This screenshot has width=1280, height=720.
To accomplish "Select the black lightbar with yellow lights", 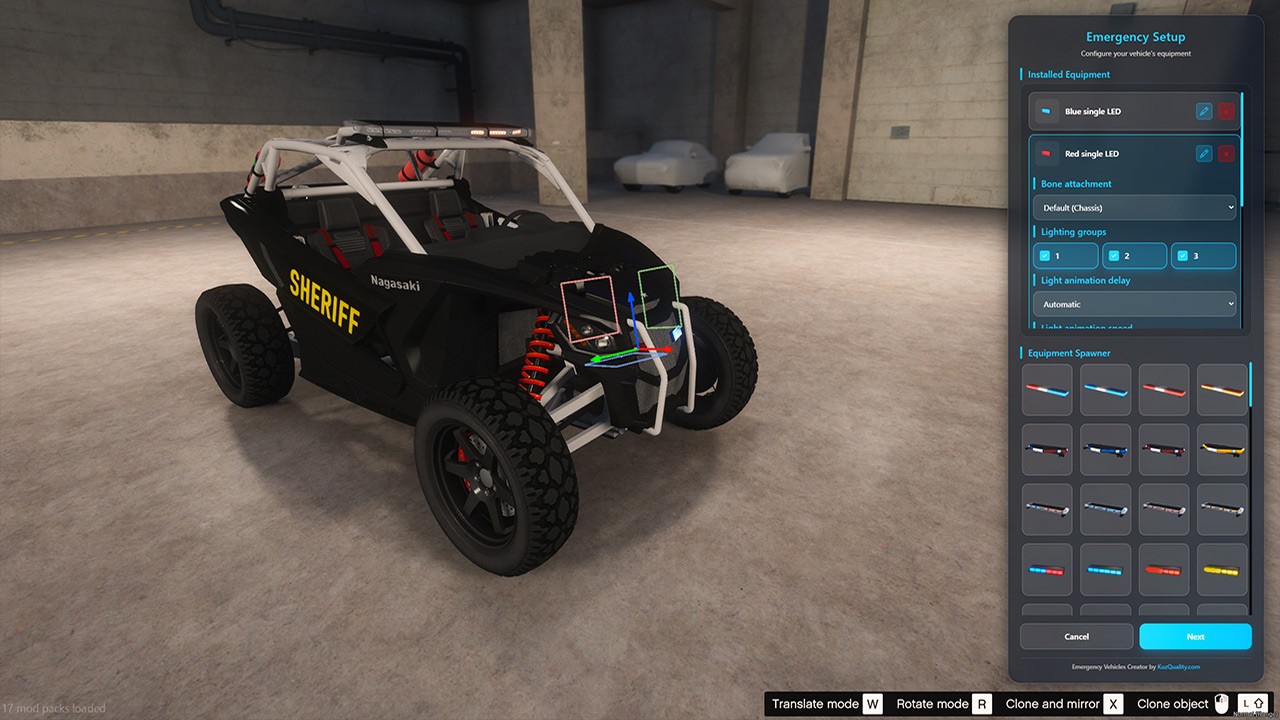I will pos(1222,450).
